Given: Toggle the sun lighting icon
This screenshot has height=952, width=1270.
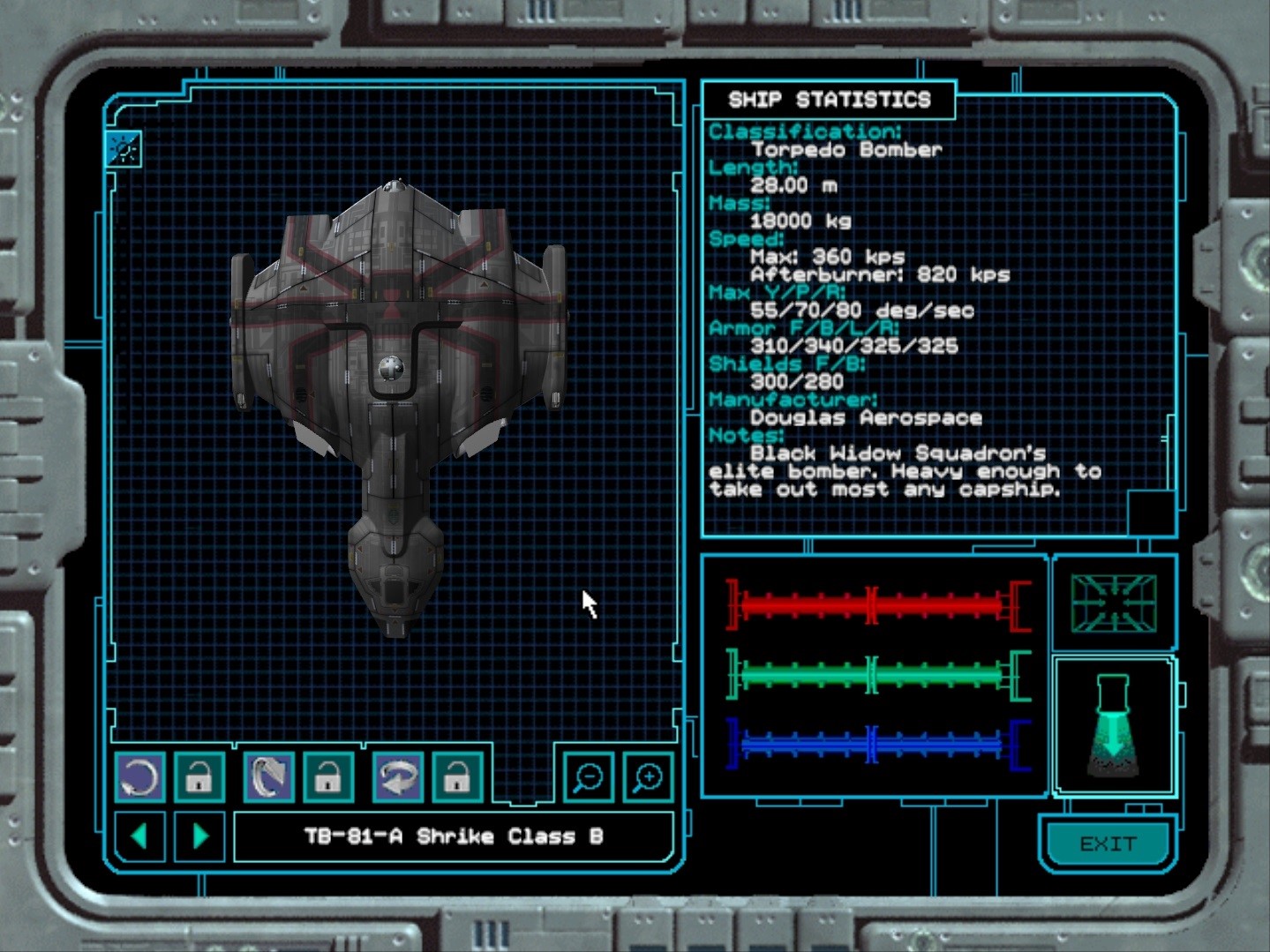Looking at the screenshot, I should [x=123, y=149].
